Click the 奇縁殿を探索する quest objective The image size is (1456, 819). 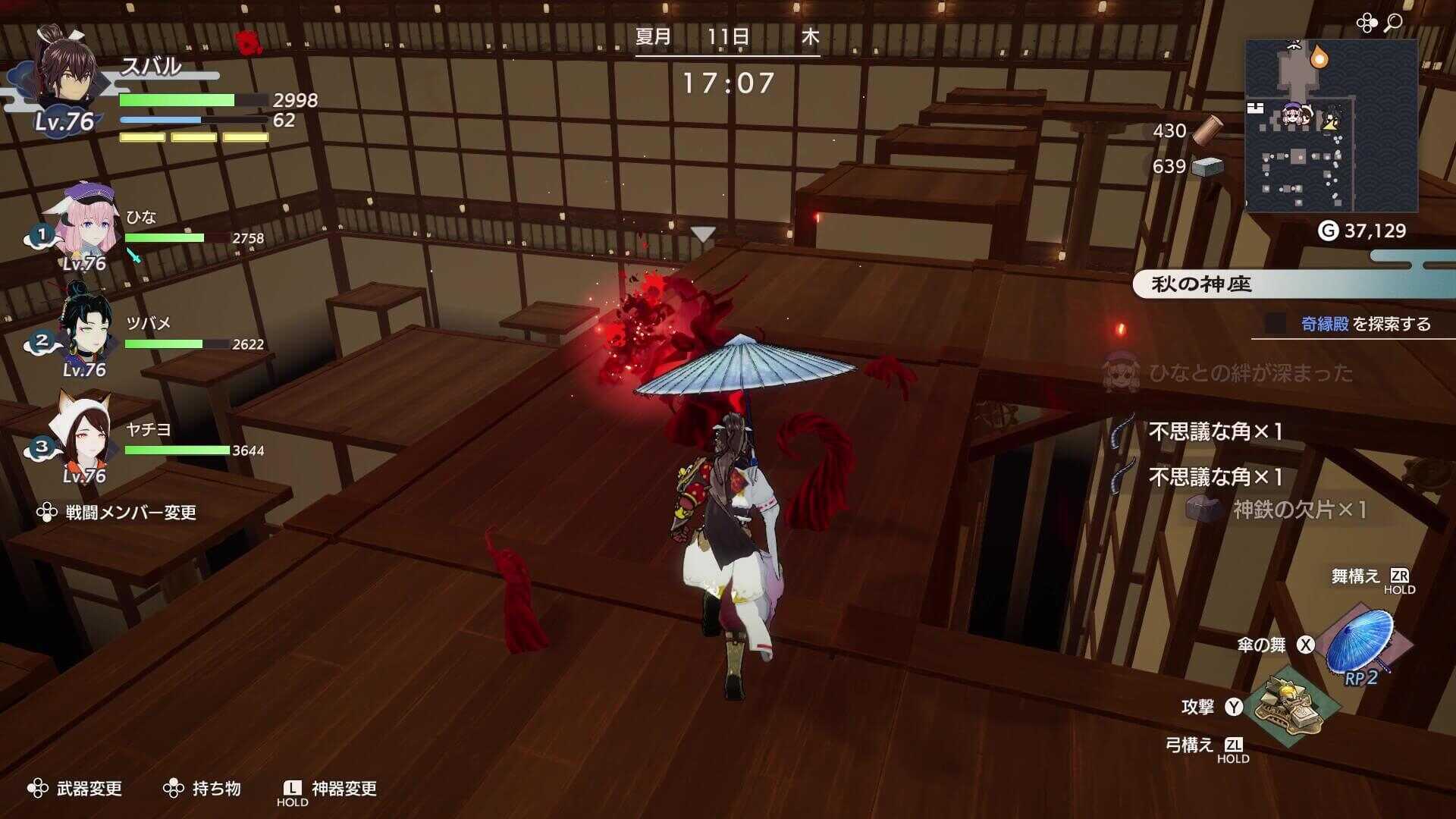[1362, 322]
